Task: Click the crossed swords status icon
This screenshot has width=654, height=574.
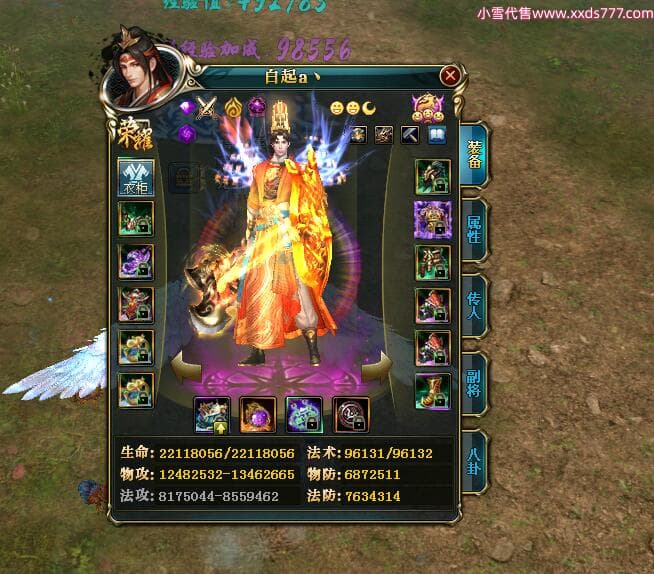Action: [x=207, y=107]
